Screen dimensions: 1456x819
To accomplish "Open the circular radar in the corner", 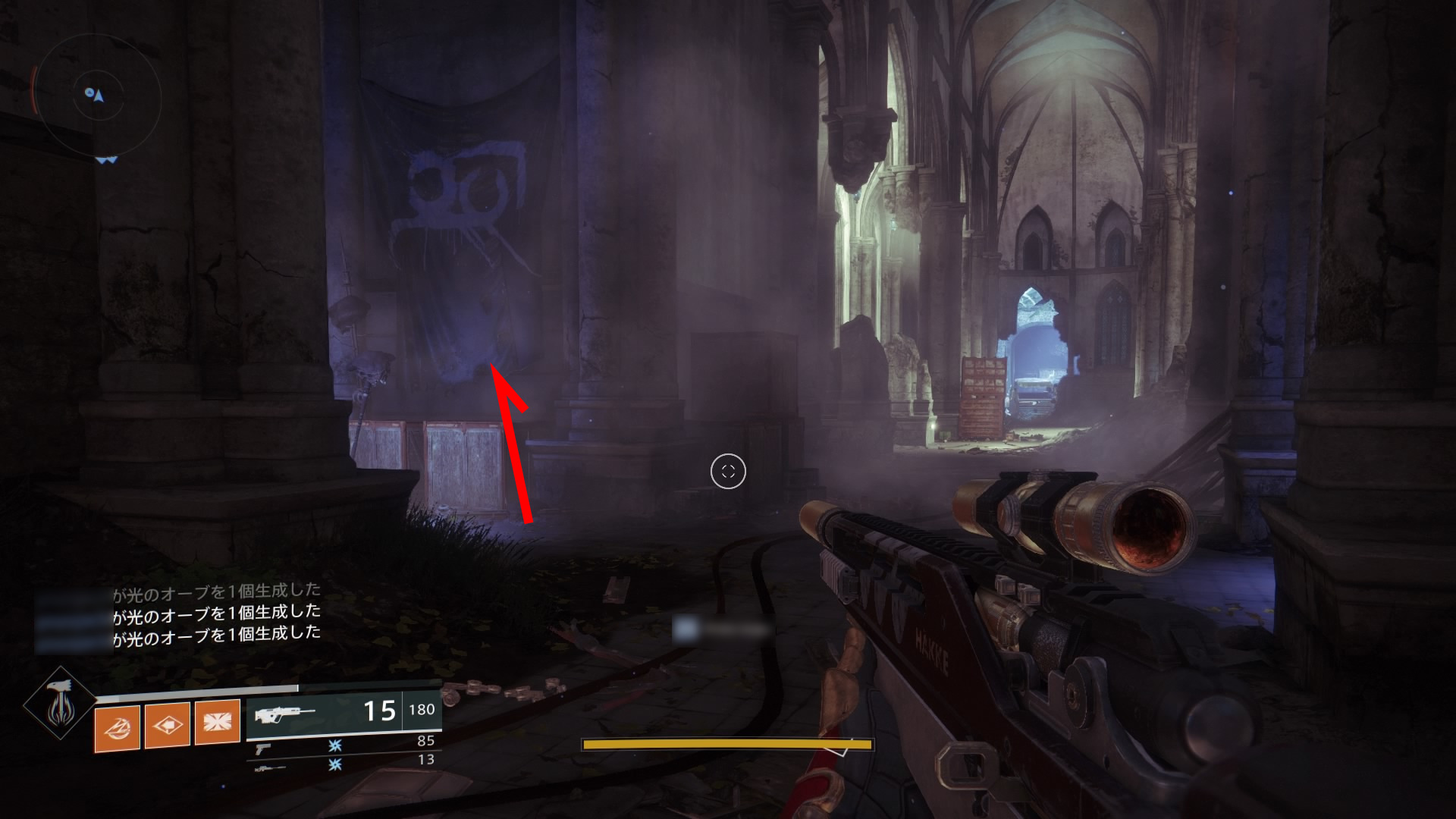I will tap(99, 97).
